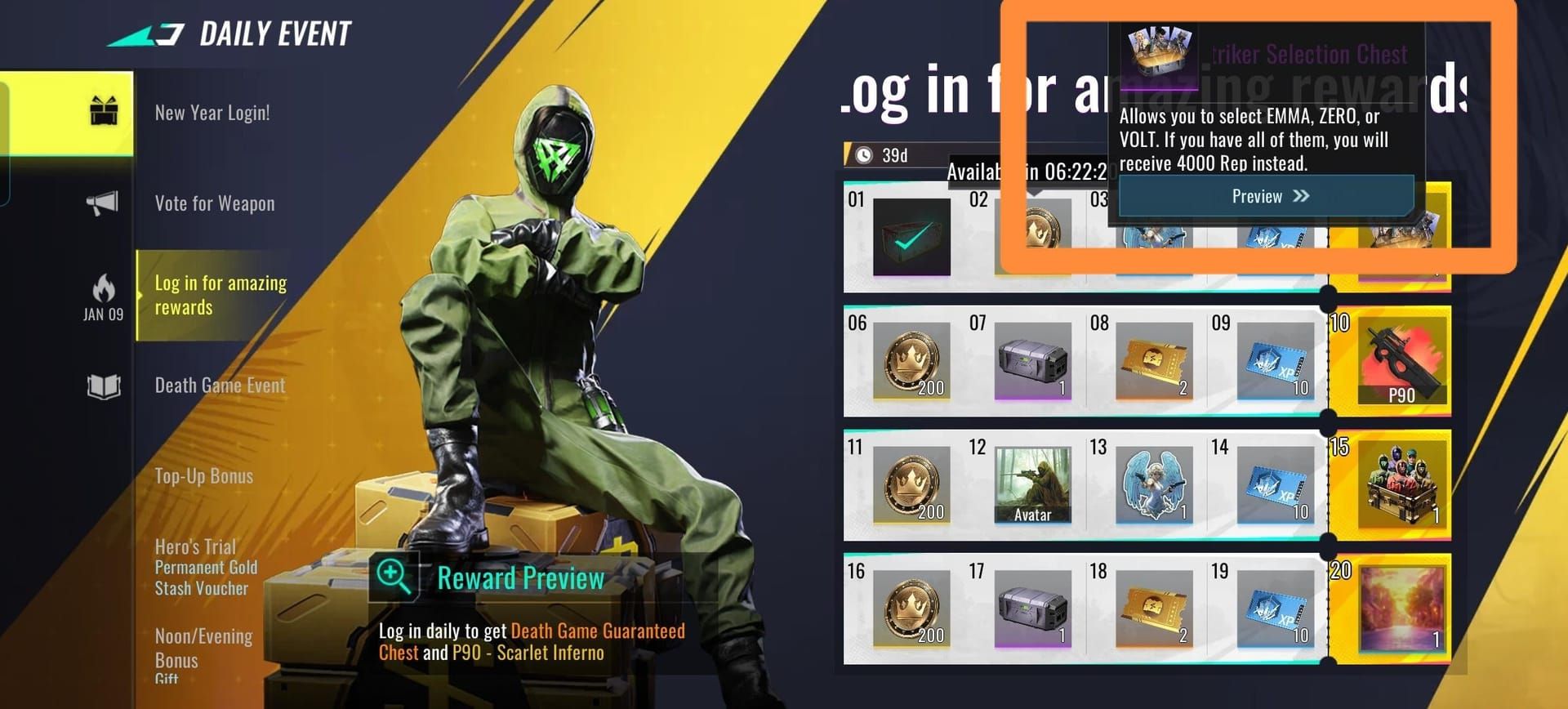Select the Vote for Weapon entry
This screenshot has width=1568, height=709.
215,203
